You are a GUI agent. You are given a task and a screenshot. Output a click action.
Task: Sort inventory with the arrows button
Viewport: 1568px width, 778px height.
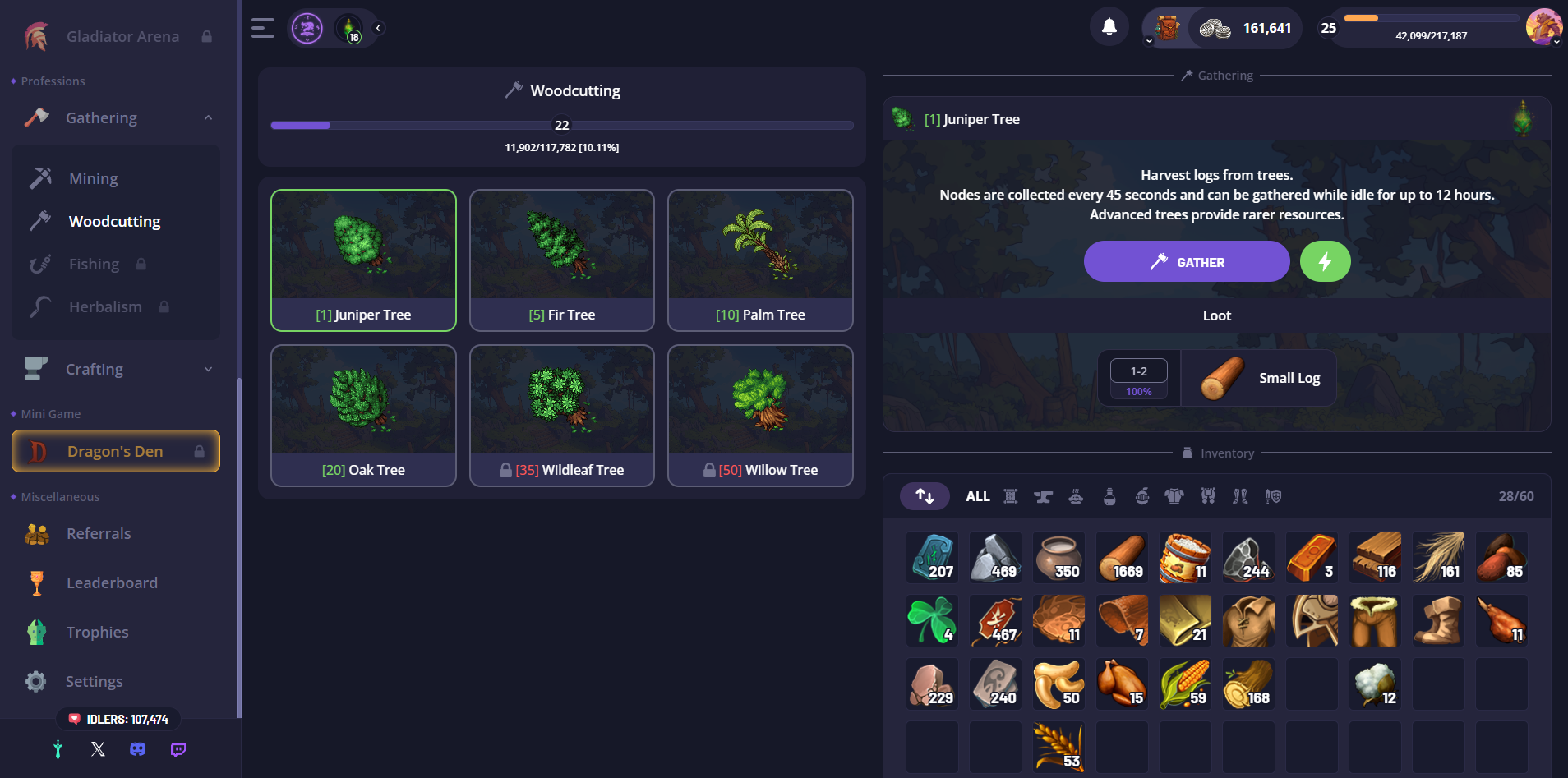tap(925, 496)
